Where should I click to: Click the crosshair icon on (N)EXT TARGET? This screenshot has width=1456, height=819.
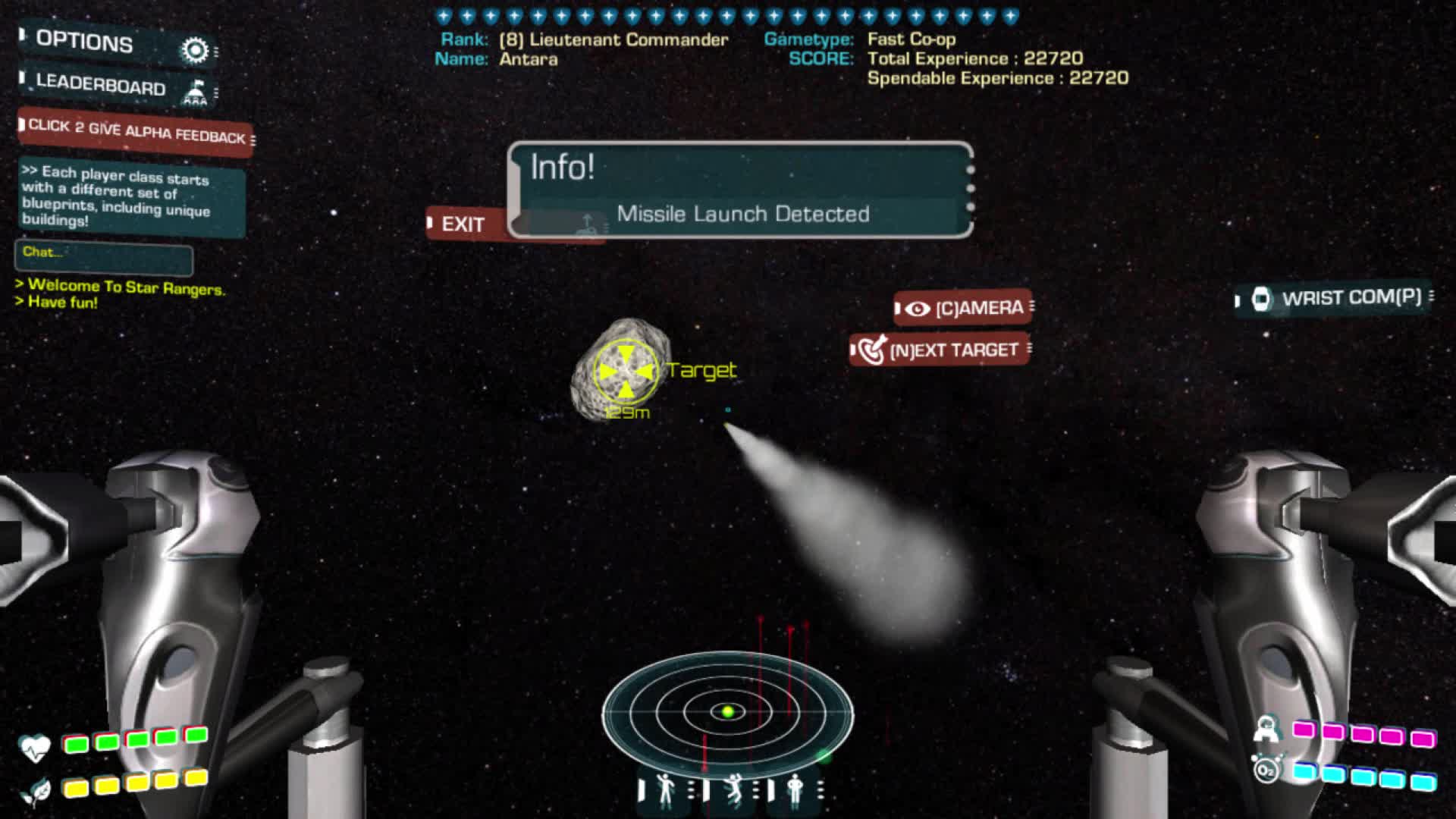point(872,350)
